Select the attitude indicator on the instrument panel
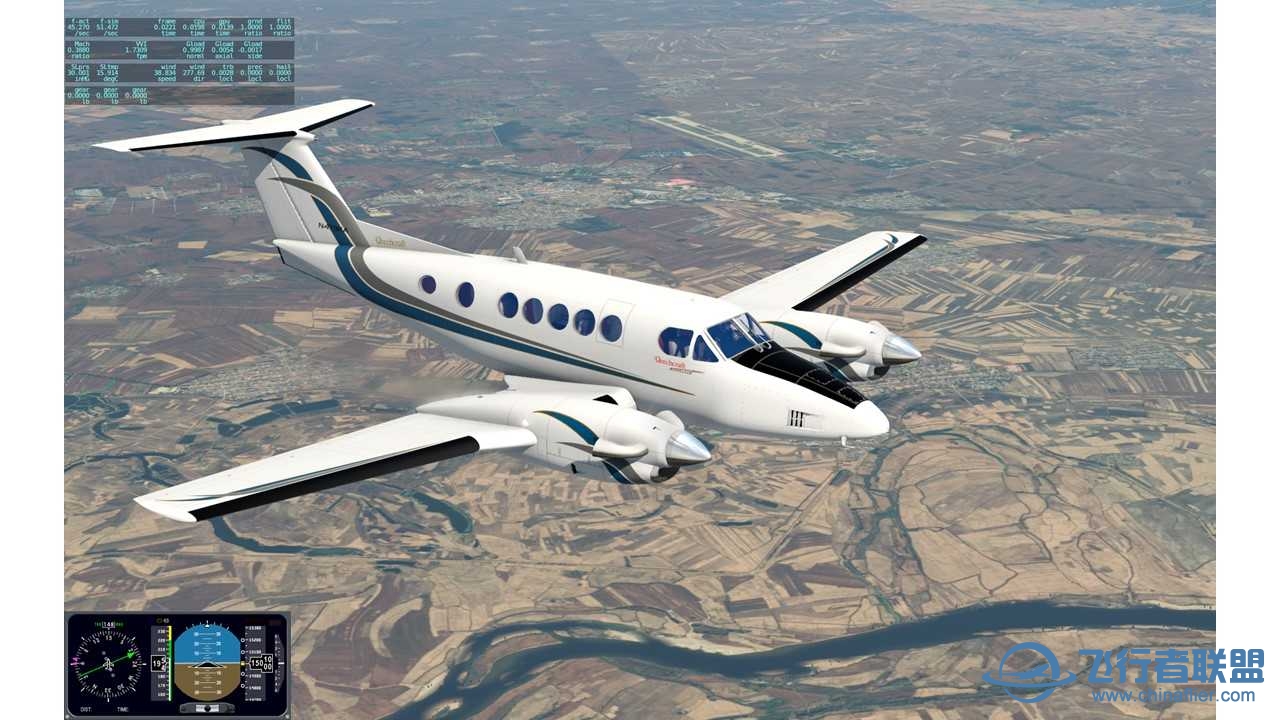 [x=206, y=663]
